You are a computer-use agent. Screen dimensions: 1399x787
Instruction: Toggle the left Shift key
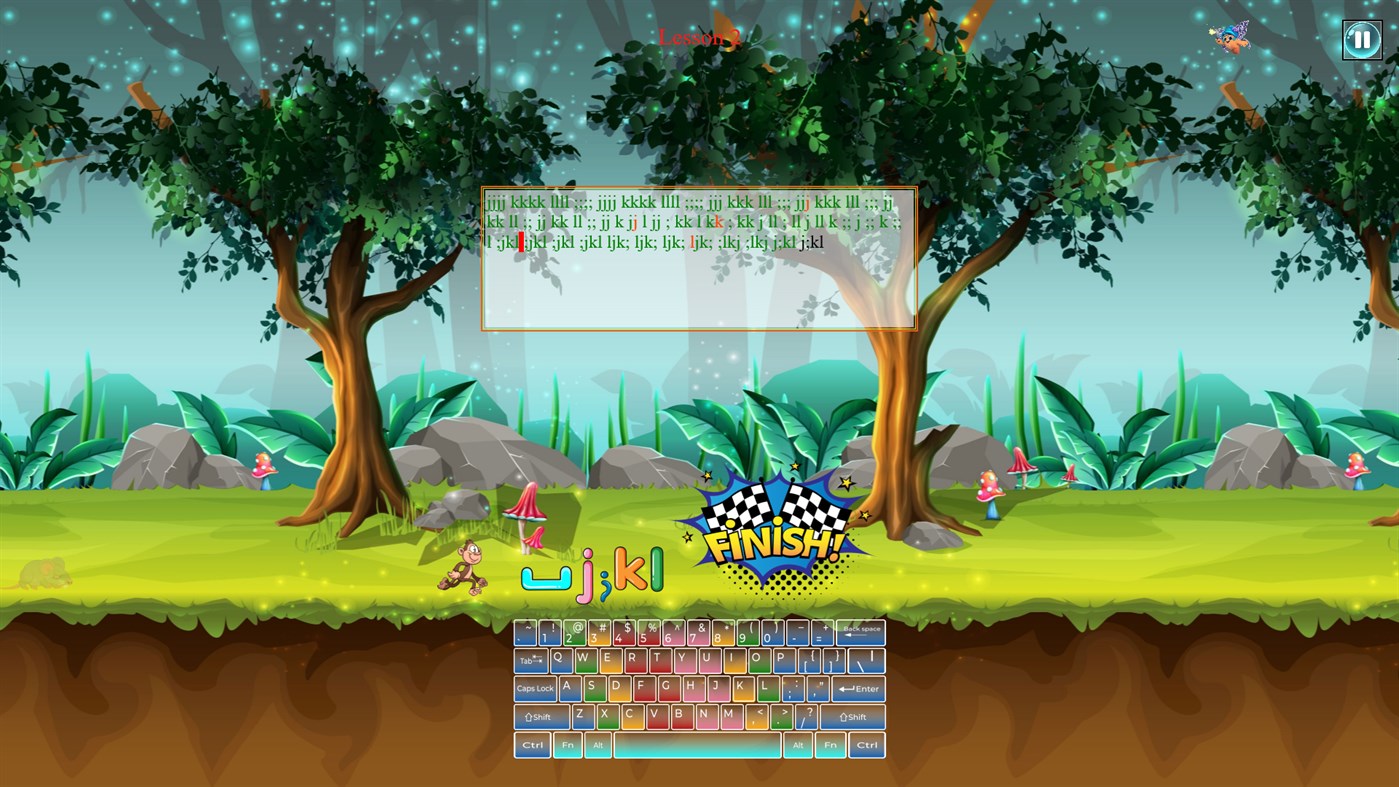pos(539,716)
